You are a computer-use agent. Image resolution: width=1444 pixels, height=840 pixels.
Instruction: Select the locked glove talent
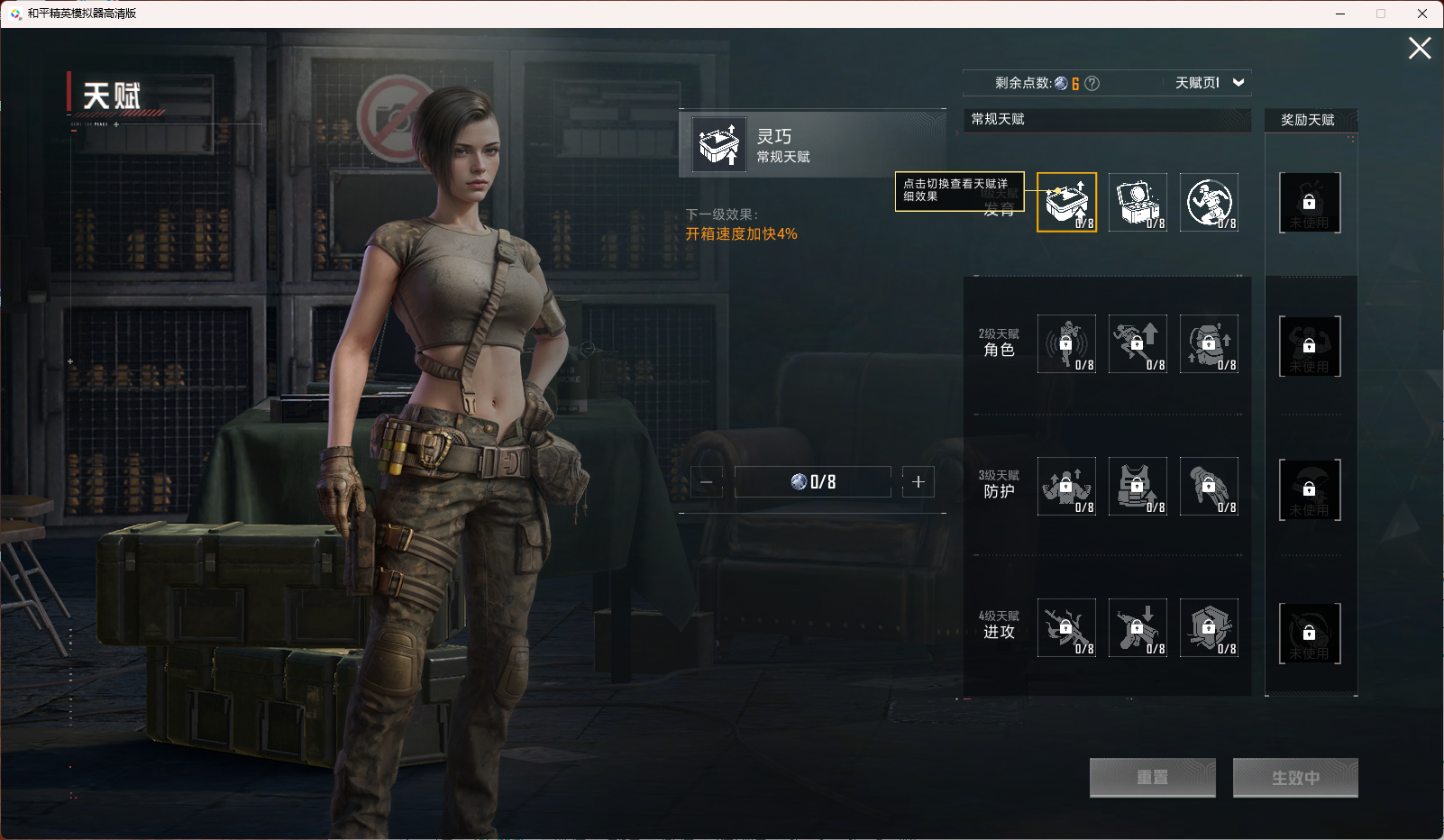[1209, 486]
